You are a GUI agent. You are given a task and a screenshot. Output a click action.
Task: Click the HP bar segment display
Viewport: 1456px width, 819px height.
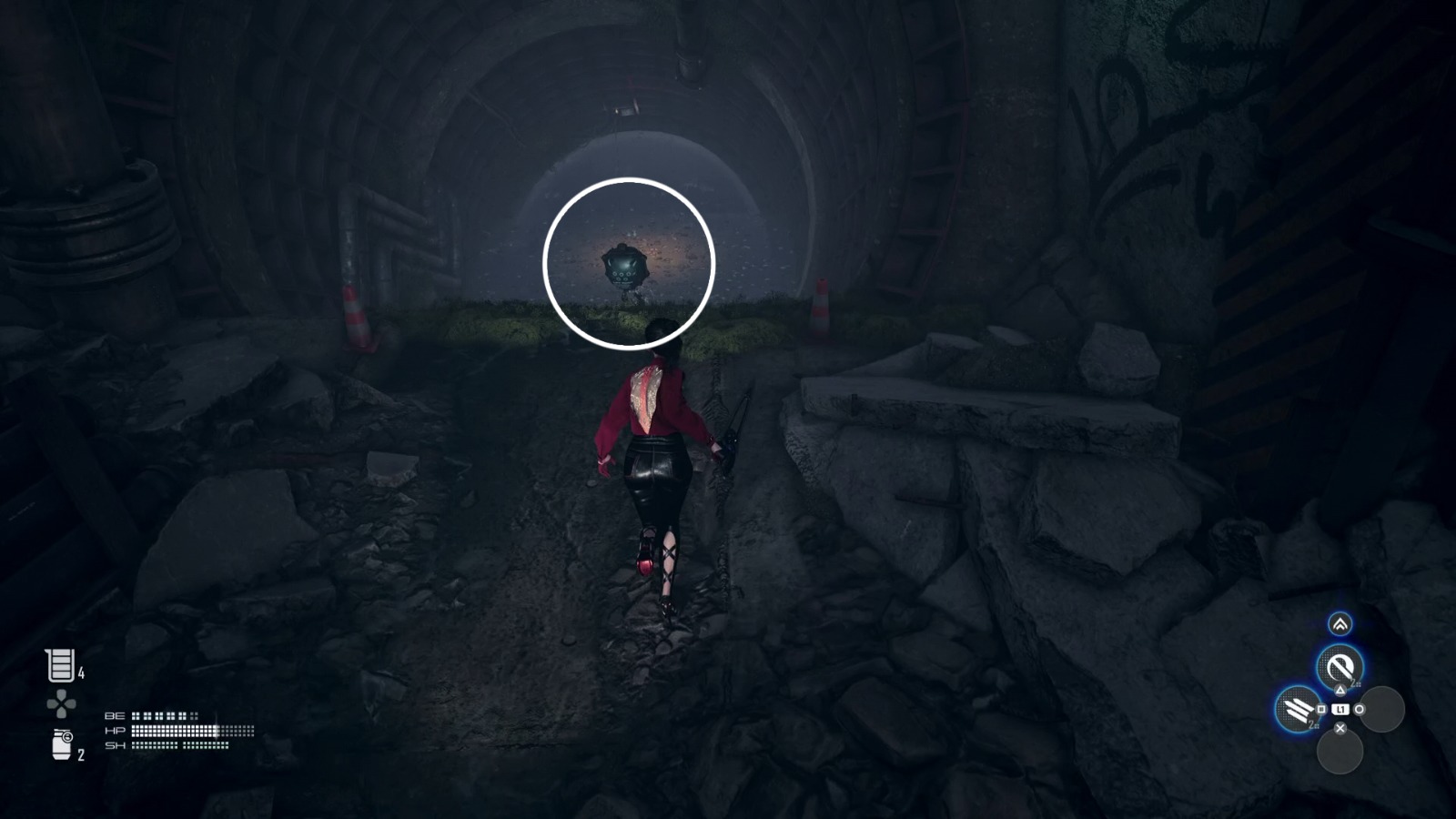pos(190,731)
